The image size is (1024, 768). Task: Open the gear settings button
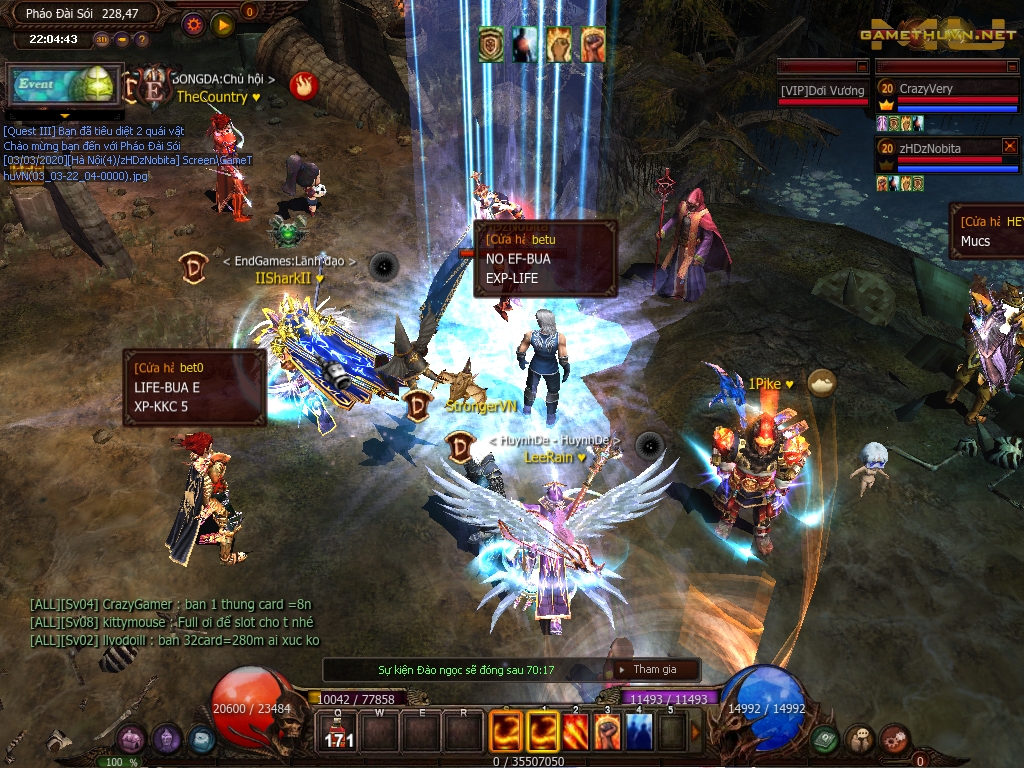point(193,24)
